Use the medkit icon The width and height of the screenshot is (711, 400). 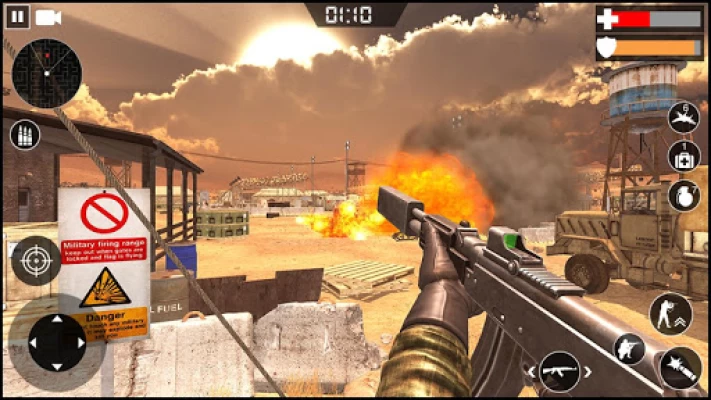[684, 156]
